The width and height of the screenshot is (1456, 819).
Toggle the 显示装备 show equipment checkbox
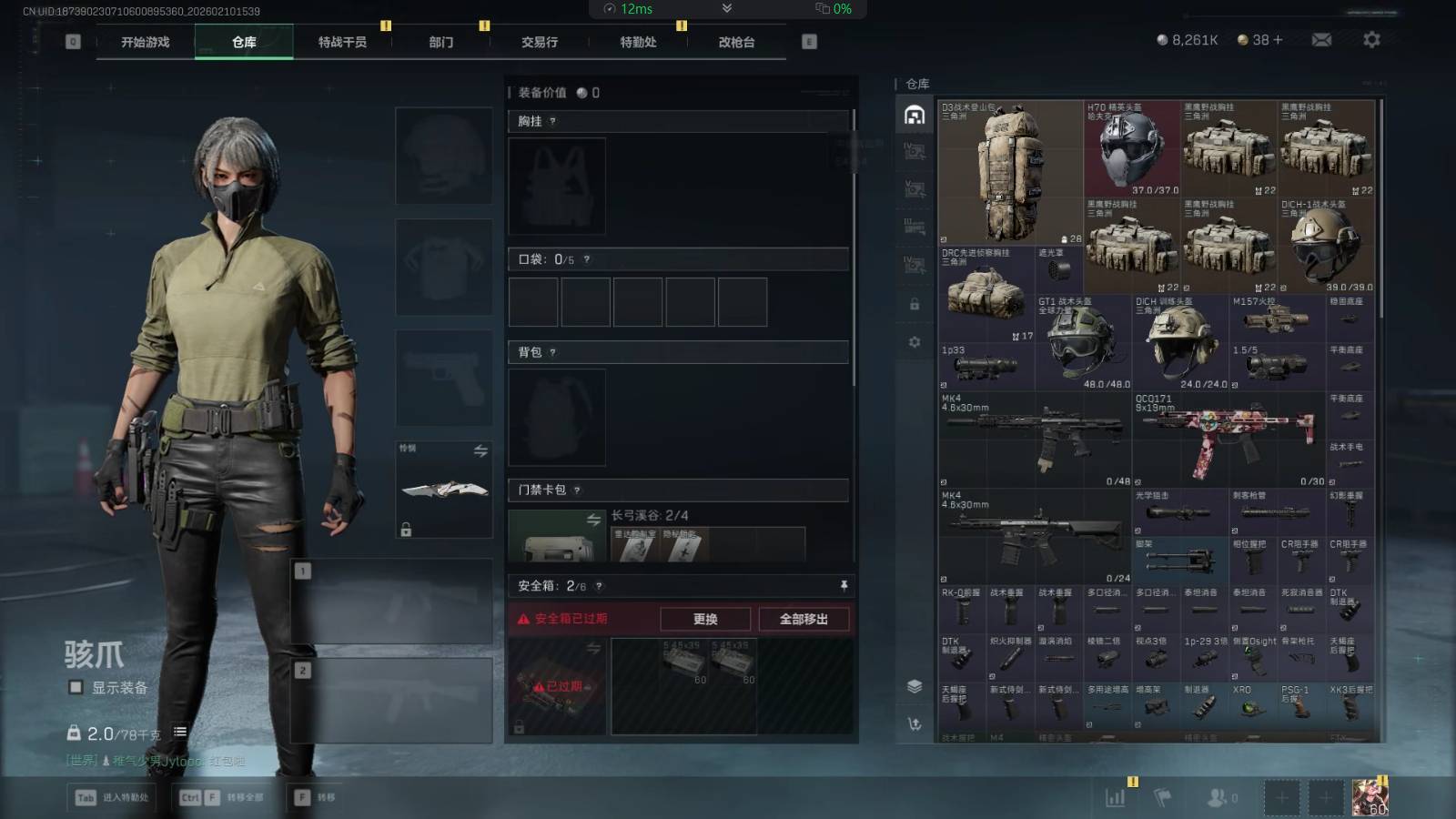(x=76, y=687)
